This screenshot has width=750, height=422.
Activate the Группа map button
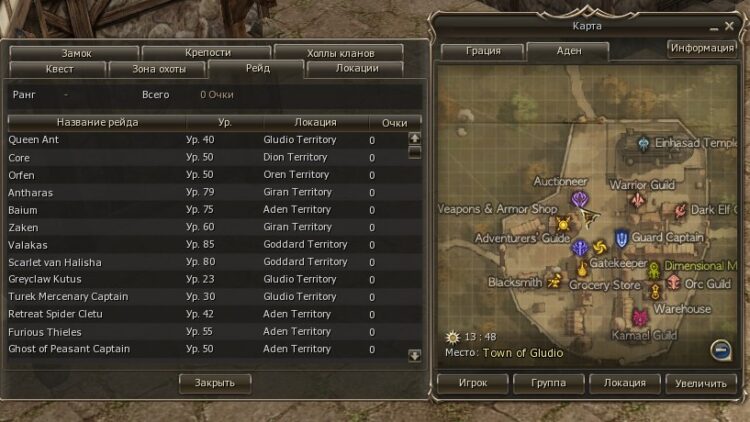pyautogui.click(x=549, y=383)
